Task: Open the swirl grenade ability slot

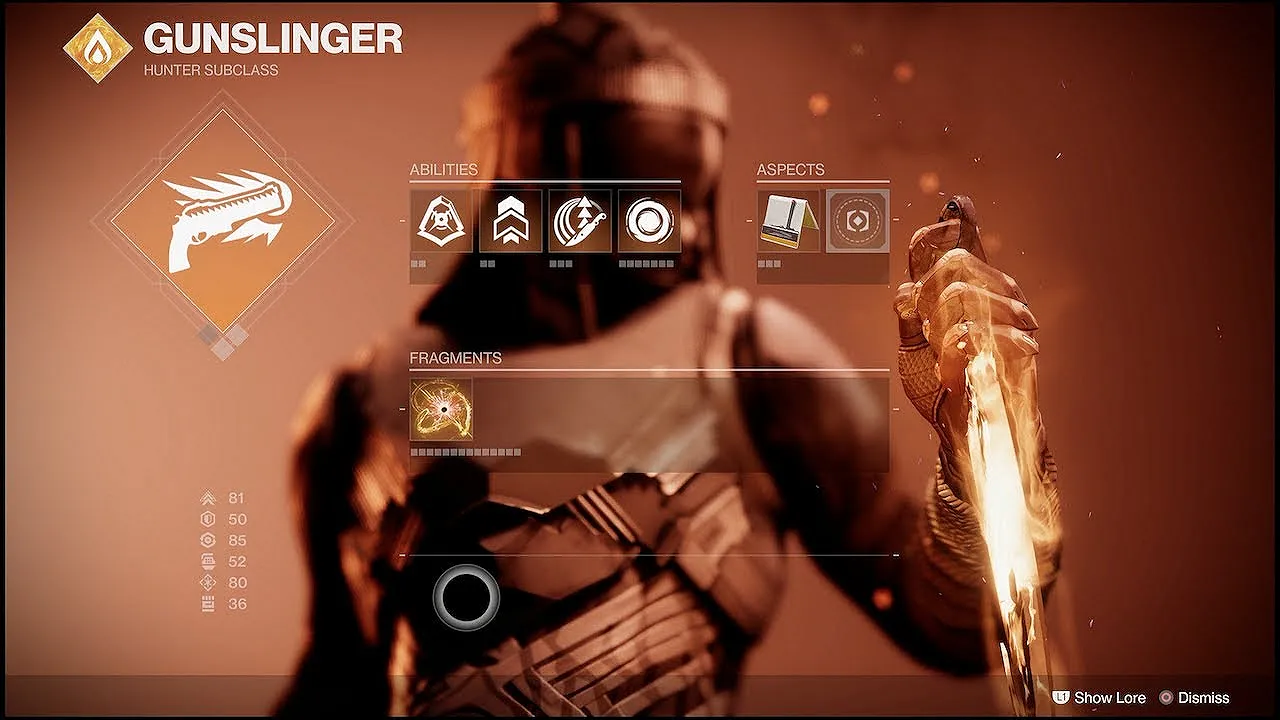Action: (649, 221)
